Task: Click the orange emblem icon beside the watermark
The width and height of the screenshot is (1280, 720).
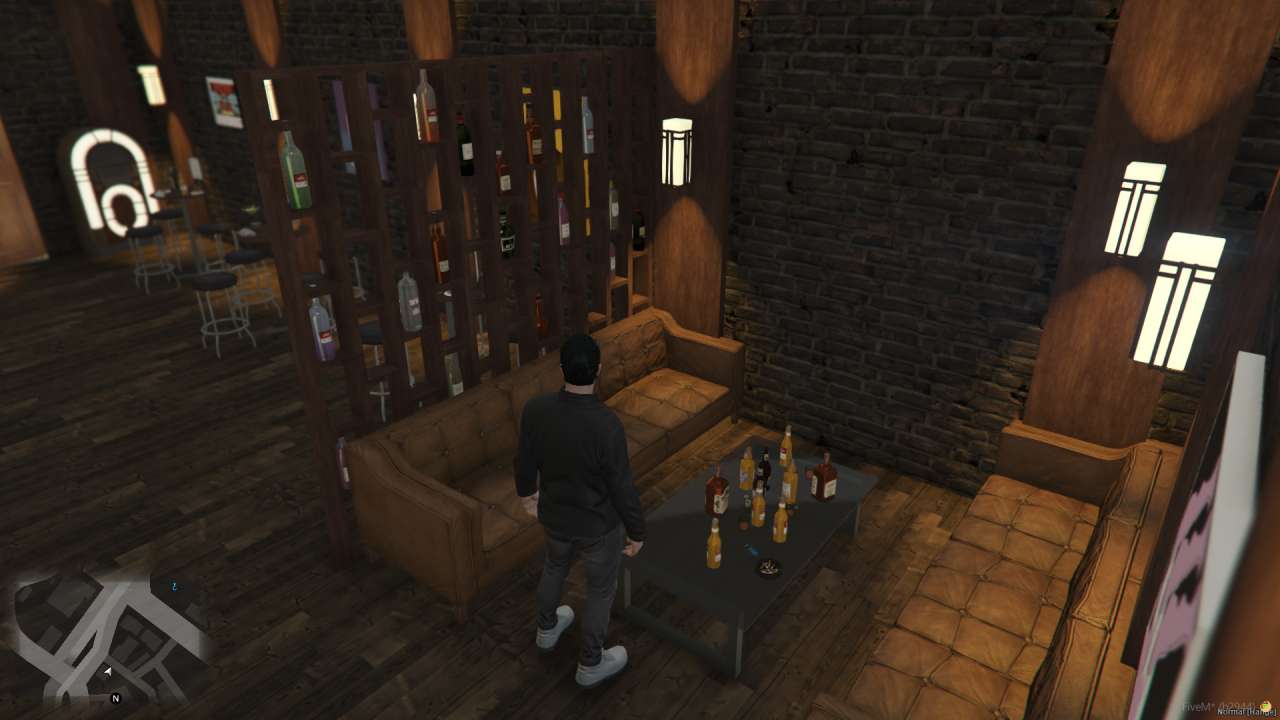Action: pyautogui.click(x=1265, y=704)
